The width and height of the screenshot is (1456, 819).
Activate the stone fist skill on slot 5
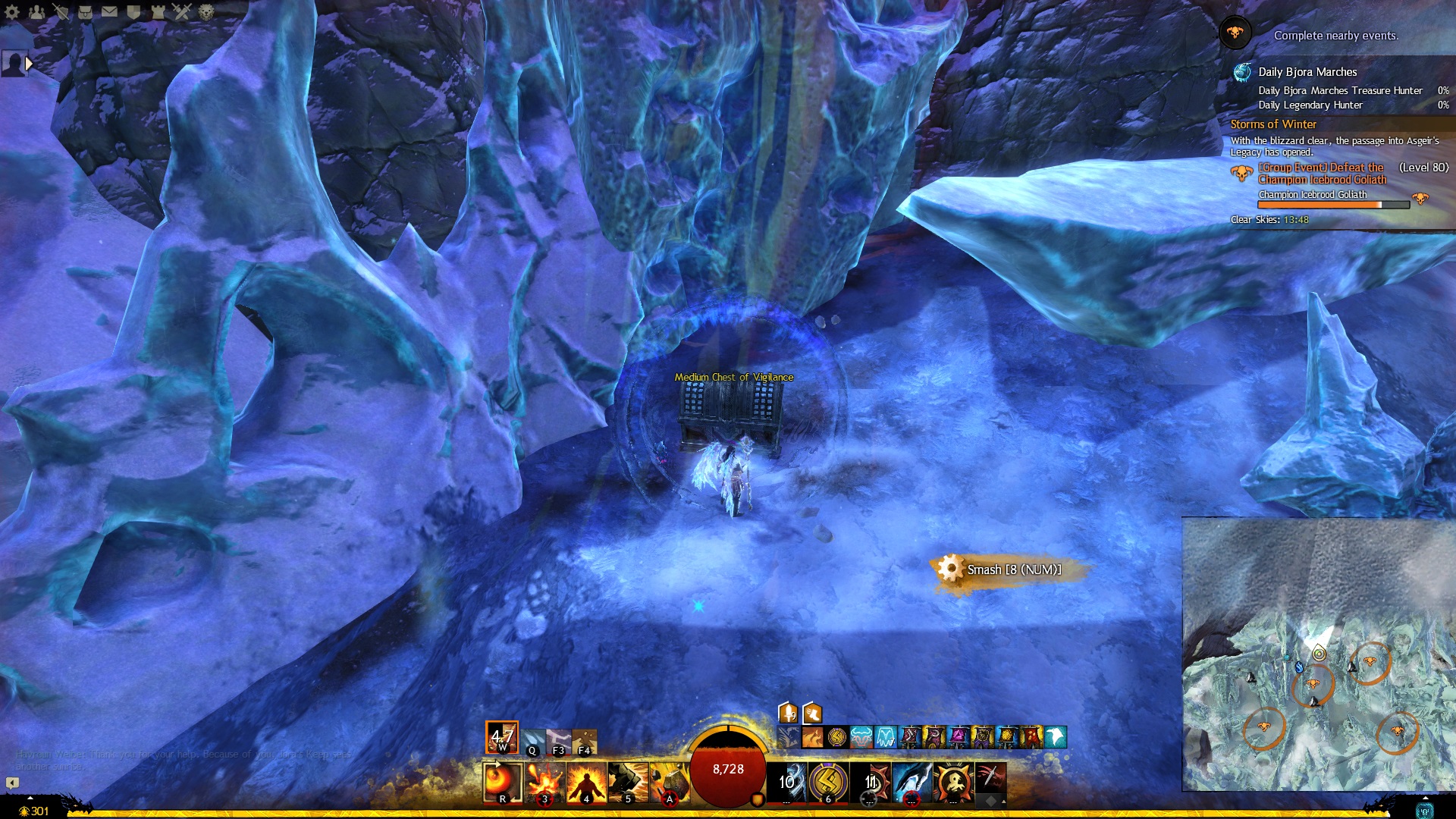click(x=627, y=783)
